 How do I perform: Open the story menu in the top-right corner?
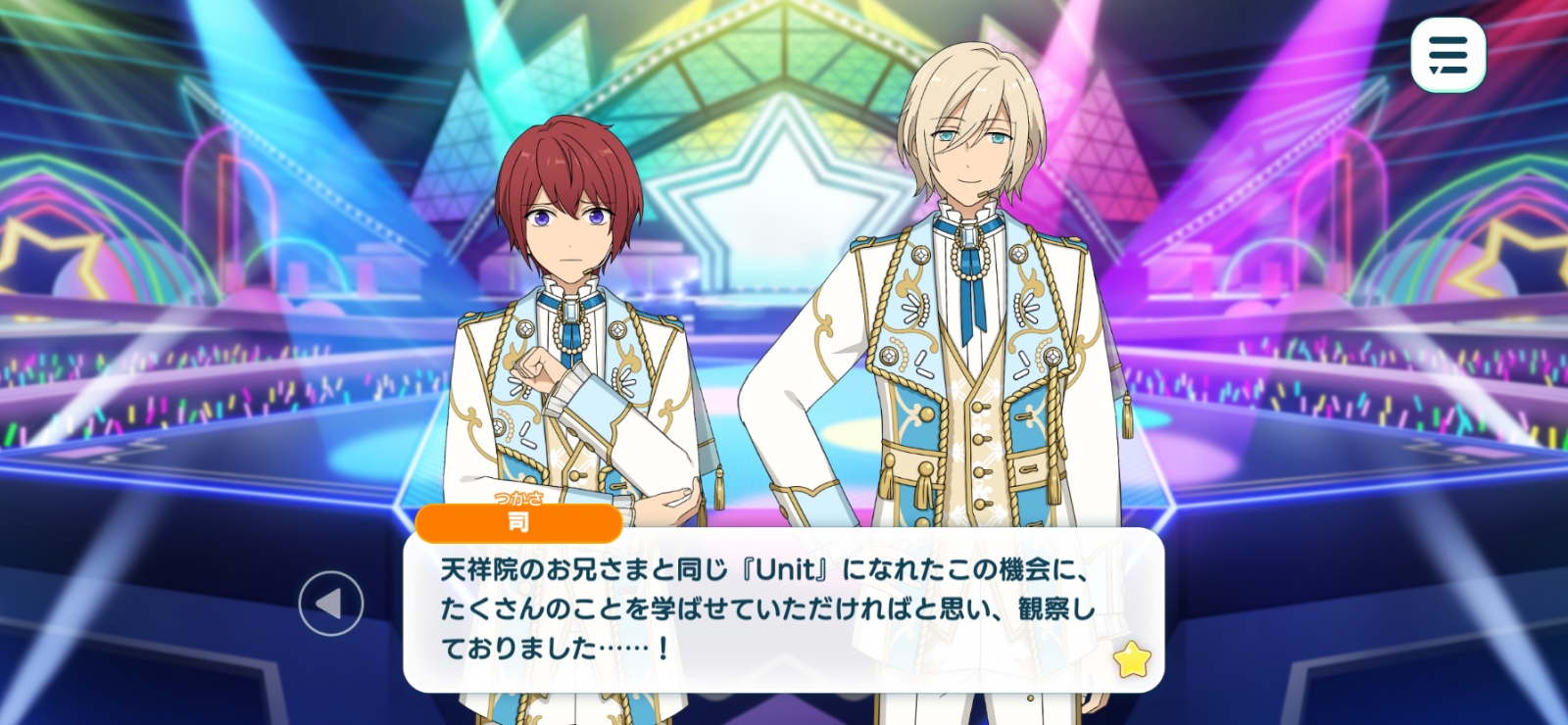click(x=1447, y=55)
